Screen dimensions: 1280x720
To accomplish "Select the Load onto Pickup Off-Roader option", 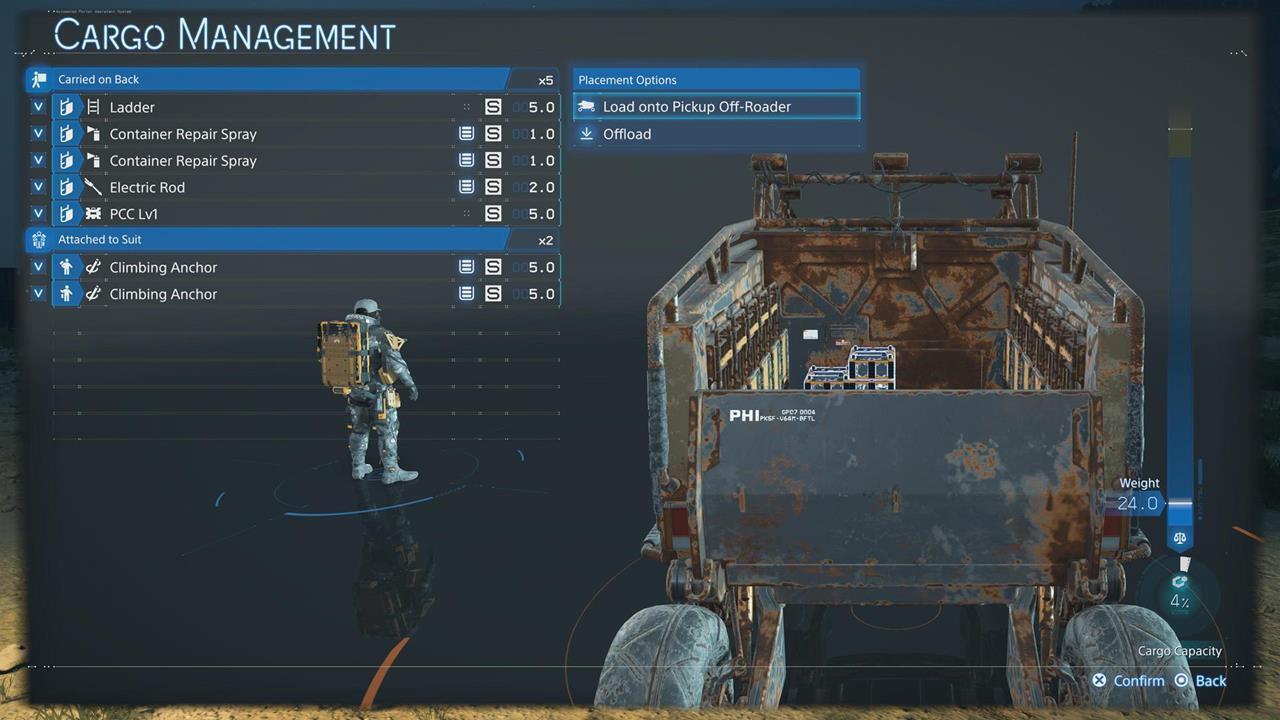I will pyautogui.click(x=716, y=106).
